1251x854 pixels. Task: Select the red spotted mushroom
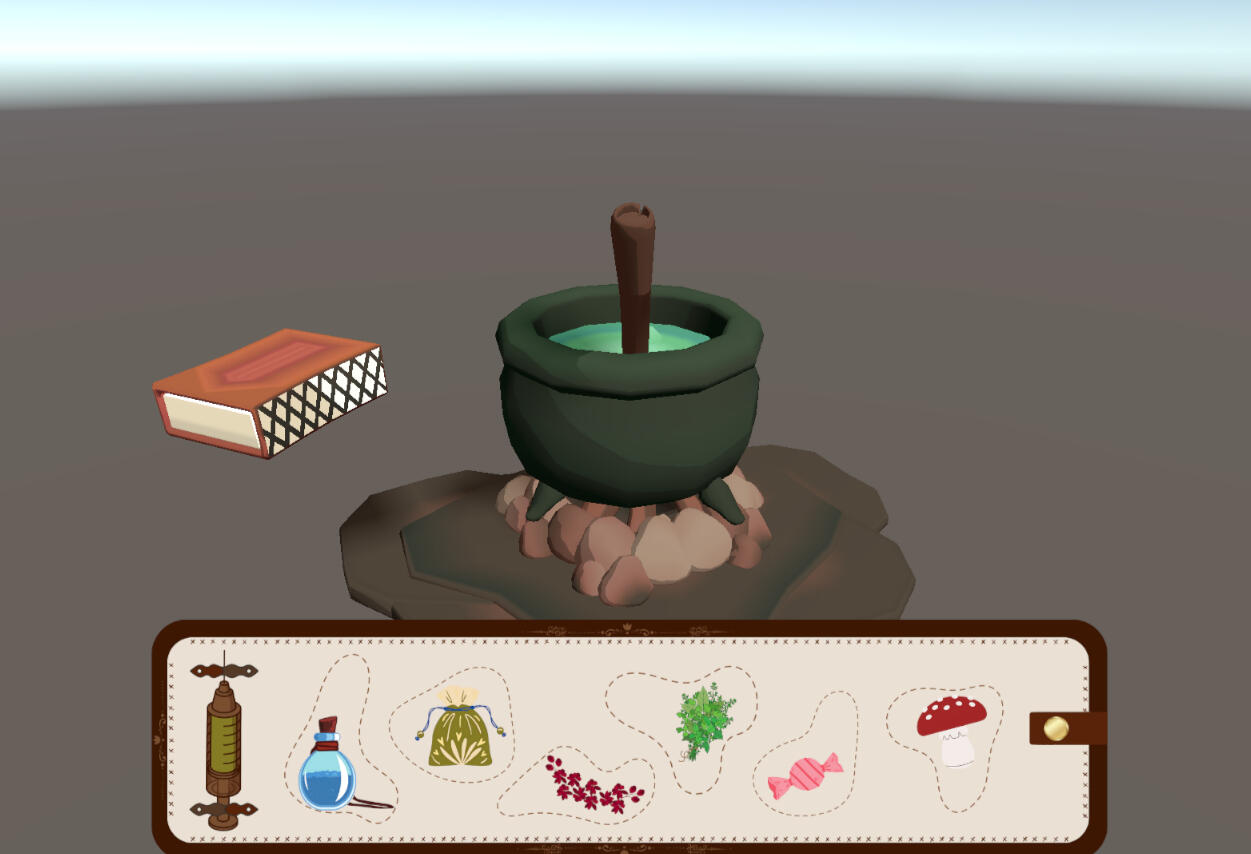[952, 728]
